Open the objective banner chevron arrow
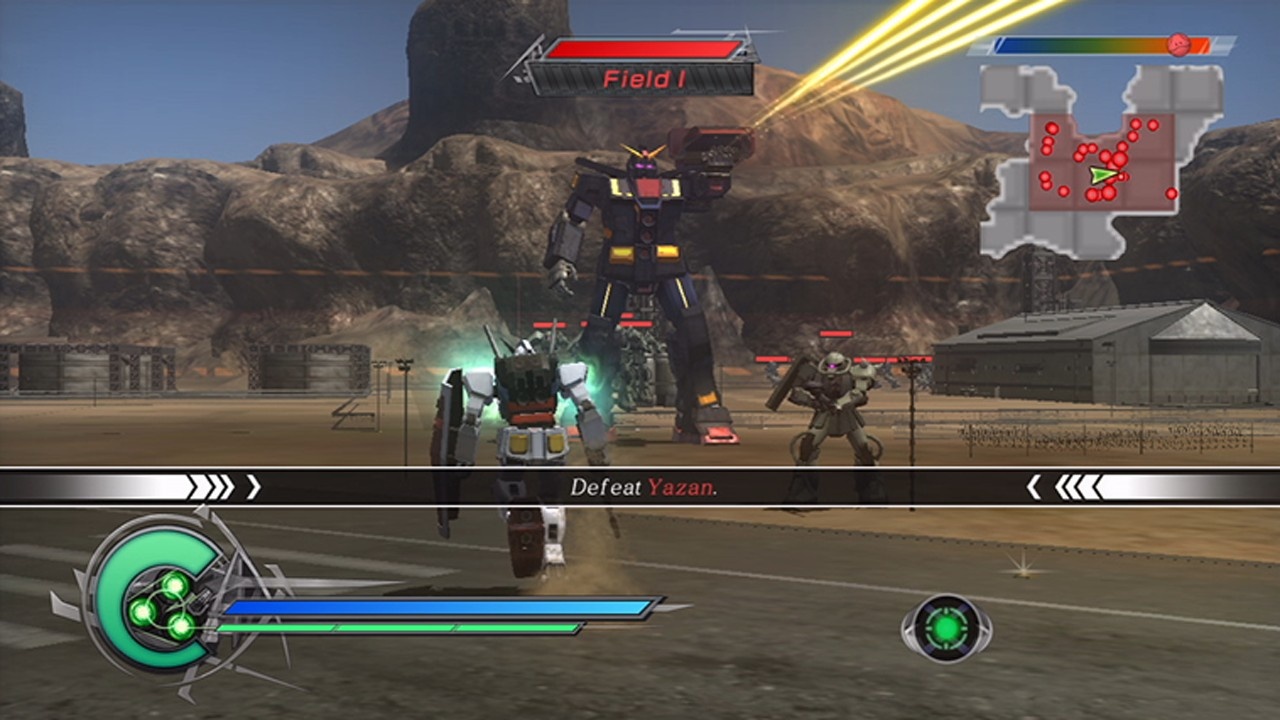Viewport: 1280px width, 720px height. 254,487
